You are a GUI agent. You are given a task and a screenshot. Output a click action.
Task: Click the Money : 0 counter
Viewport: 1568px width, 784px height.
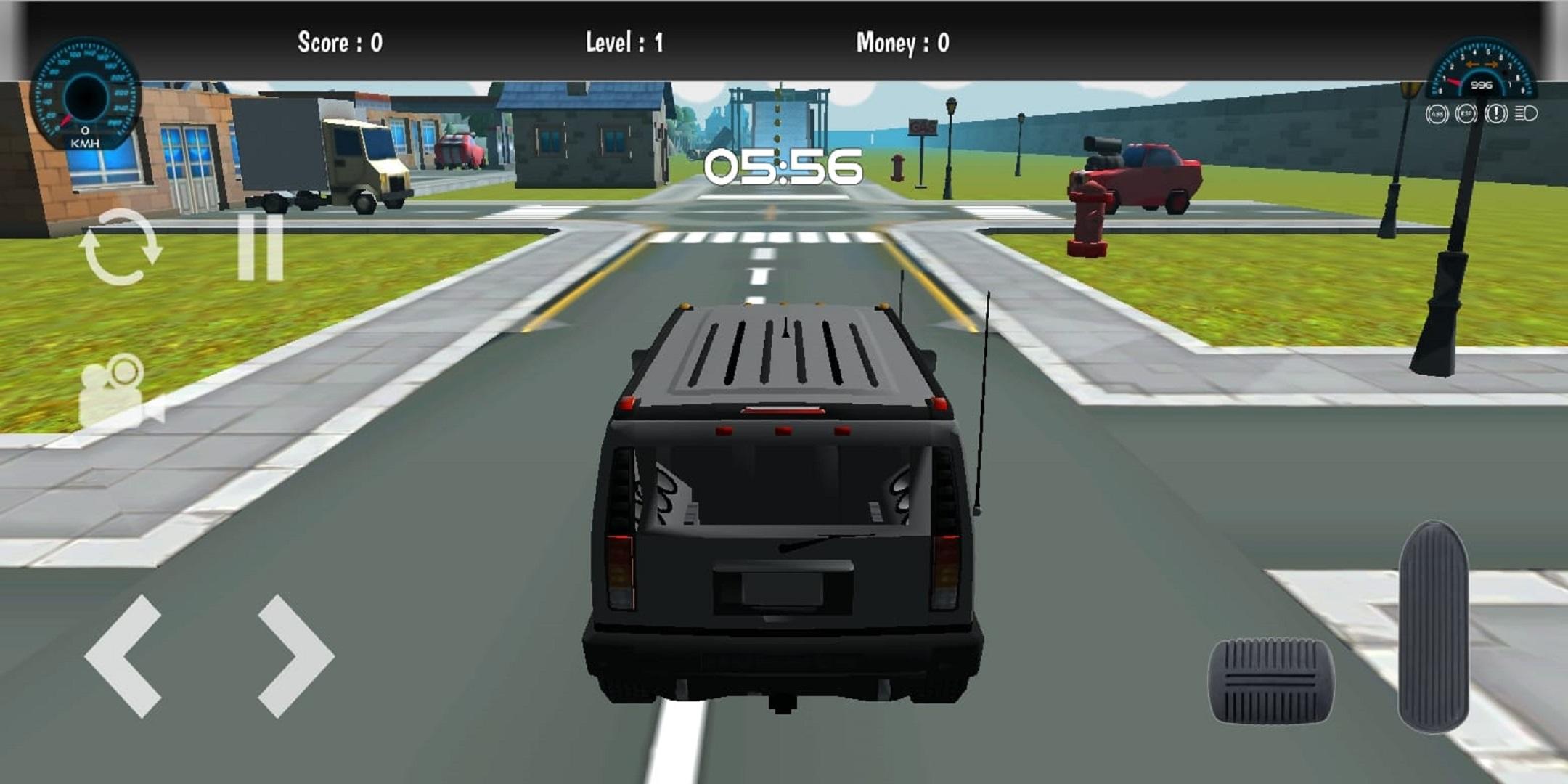pyautogui.click(x=904, y=44)
